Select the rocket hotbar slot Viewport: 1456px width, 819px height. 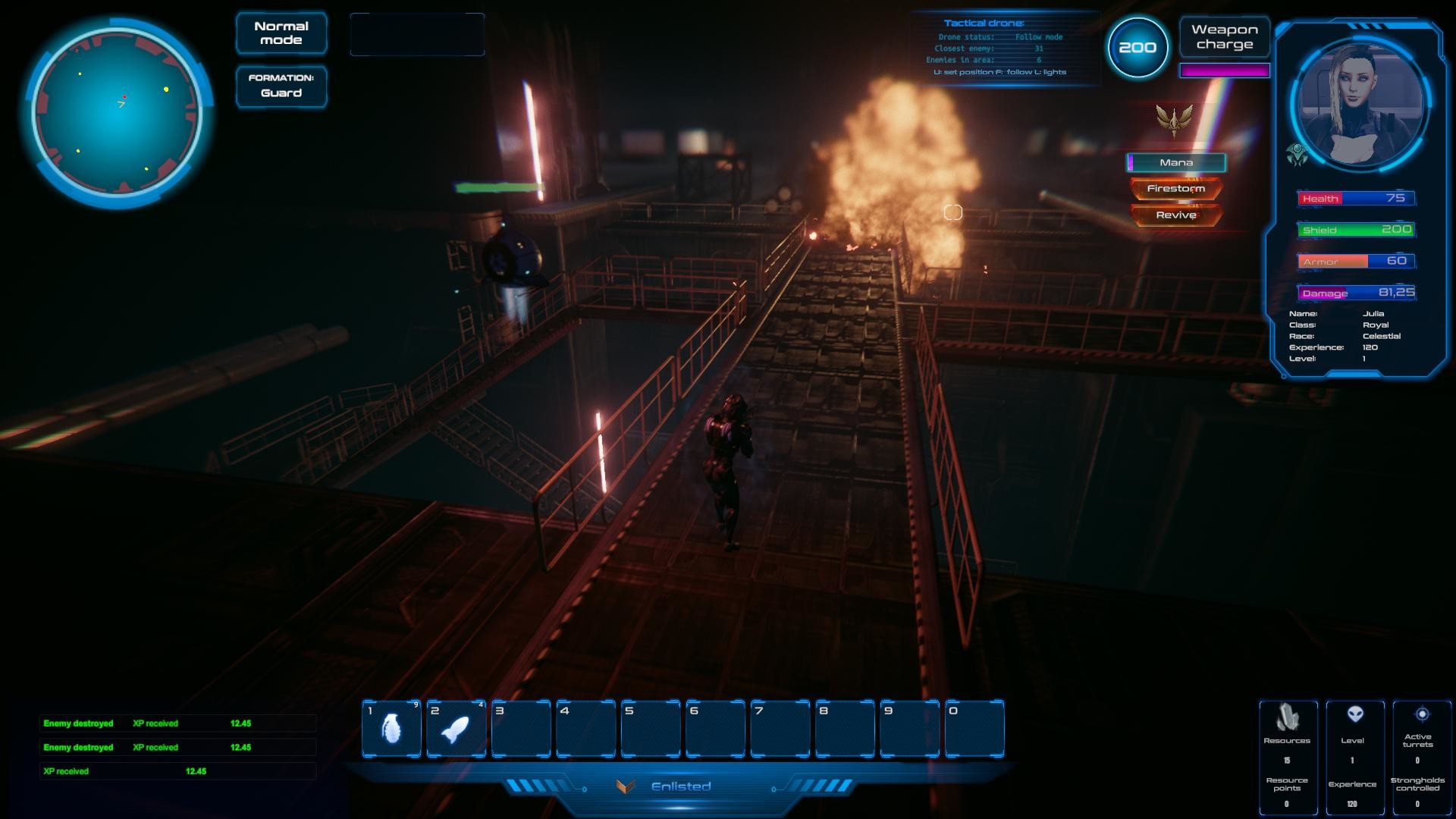click(456, 729)
